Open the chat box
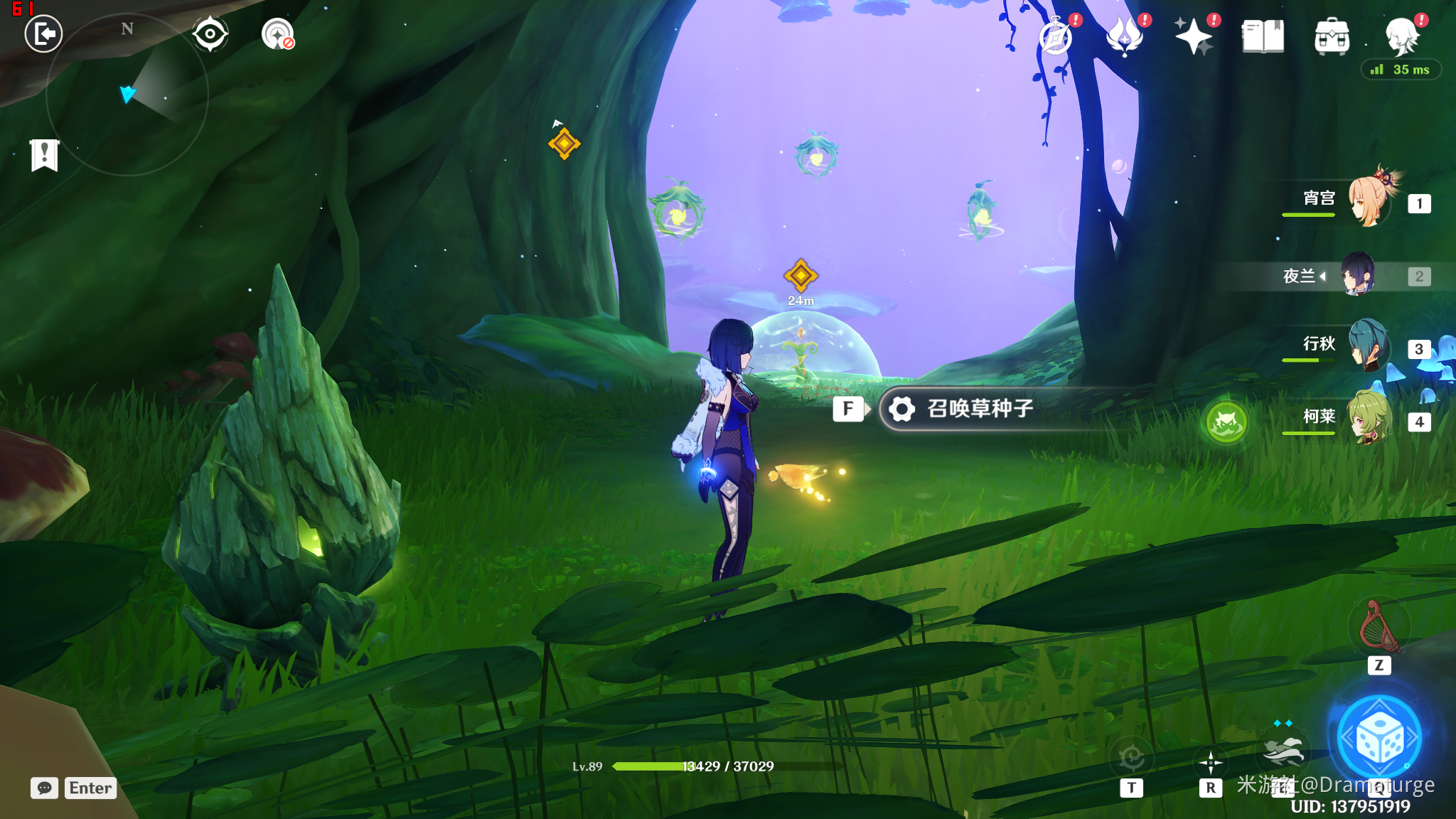Screen dimensions: 1456x819 [x=44, y=788]
